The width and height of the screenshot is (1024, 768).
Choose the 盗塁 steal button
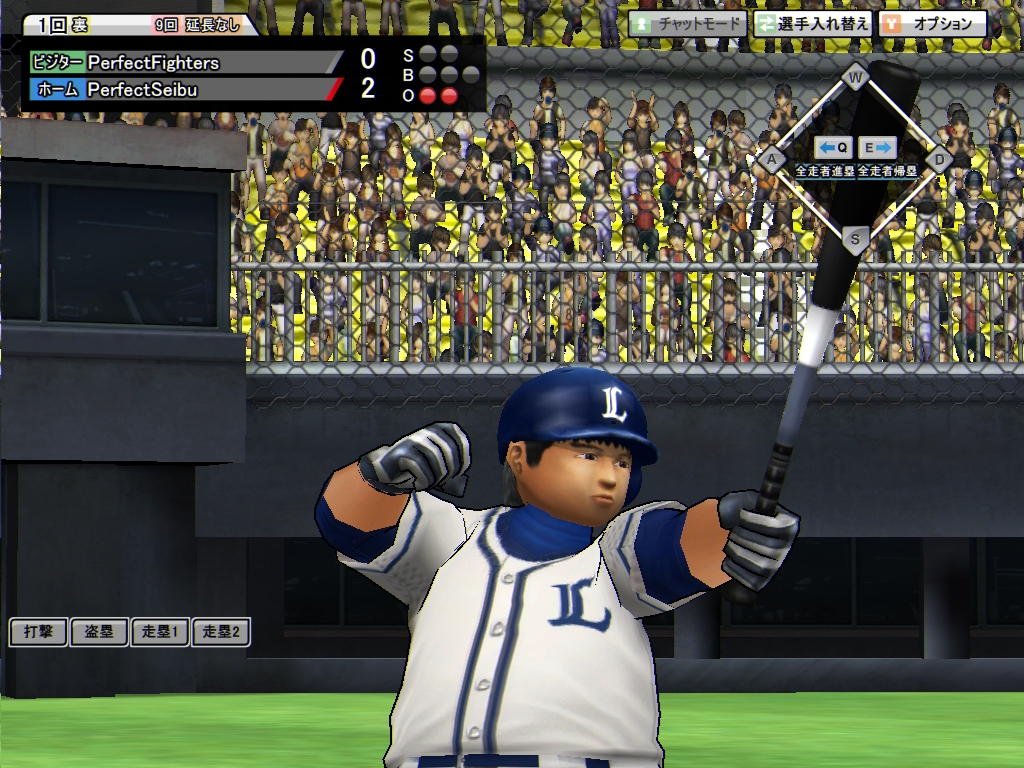click(99, 632)
